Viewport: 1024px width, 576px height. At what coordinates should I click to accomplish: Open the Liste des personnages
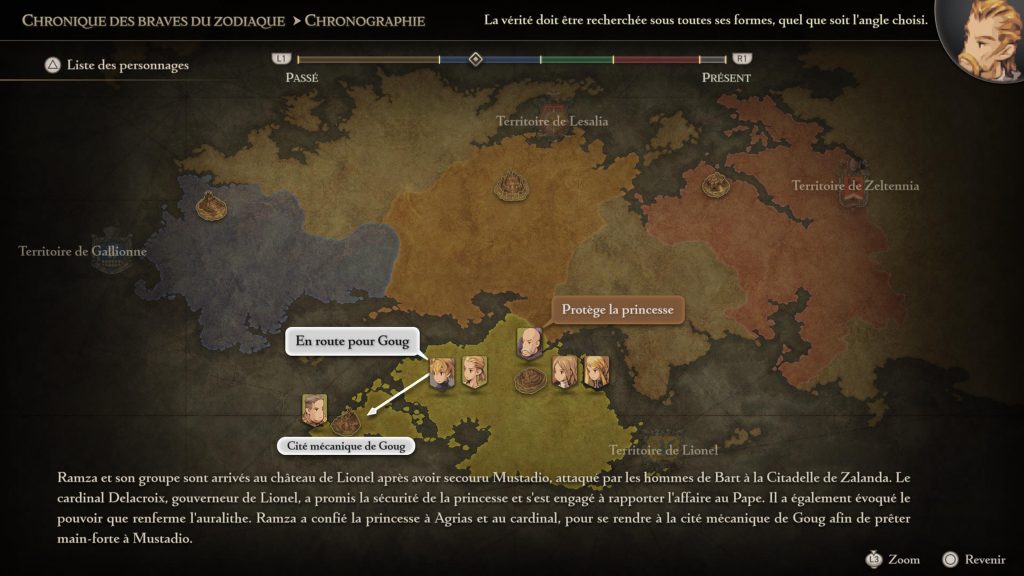tap(116, 65)
